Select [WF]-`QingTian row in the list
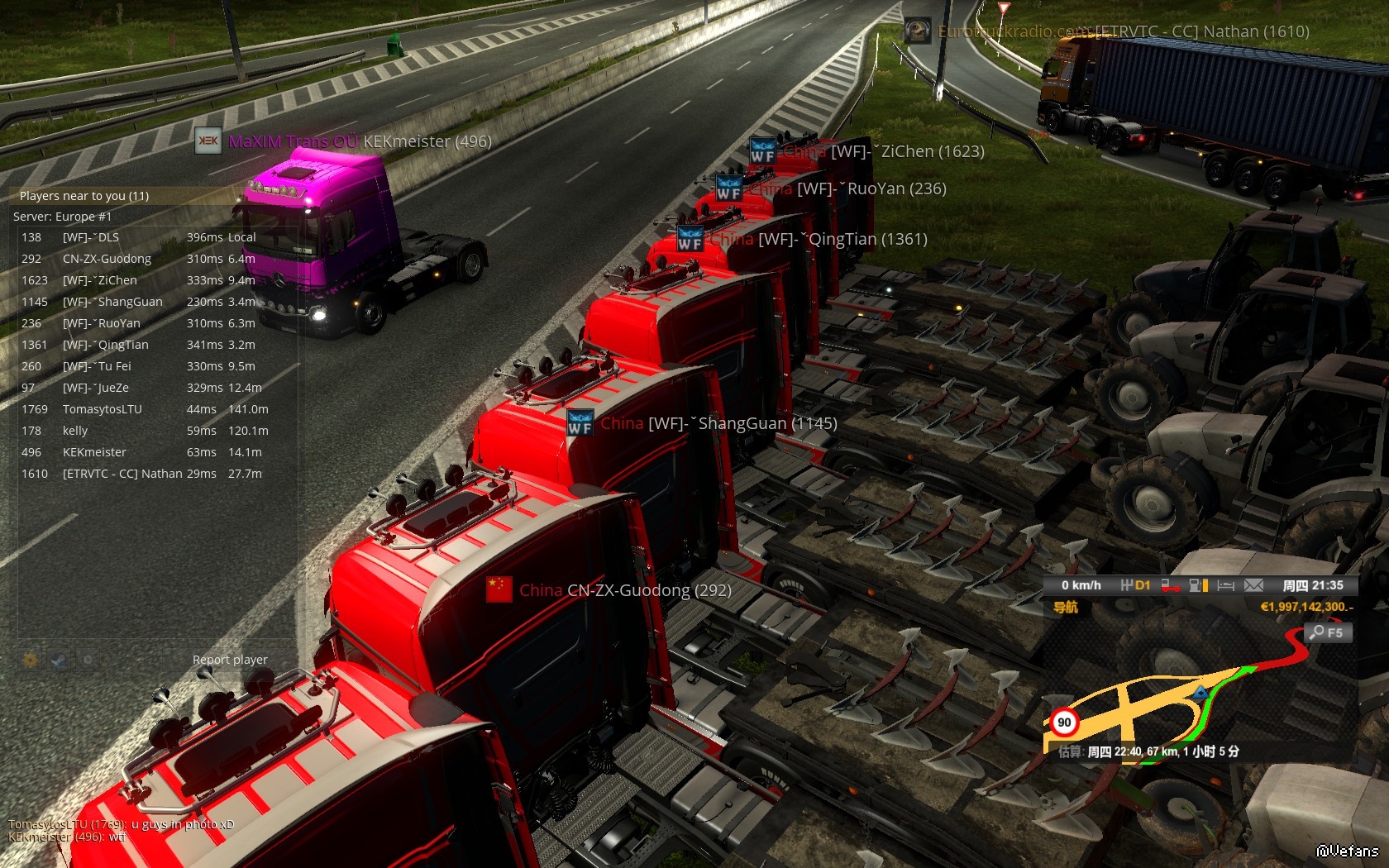1389x868 pixels. coord(105,345)
